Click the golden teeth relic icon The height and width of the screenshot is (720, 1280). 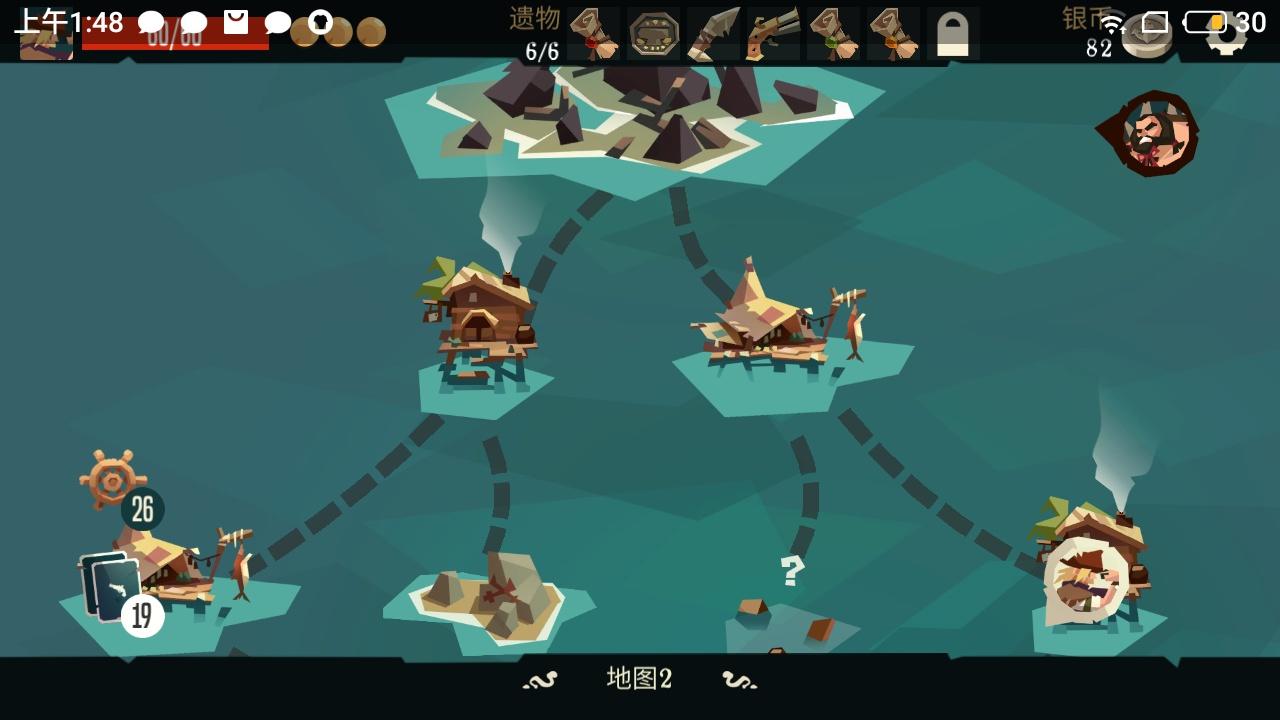click(x=655, y=30)
